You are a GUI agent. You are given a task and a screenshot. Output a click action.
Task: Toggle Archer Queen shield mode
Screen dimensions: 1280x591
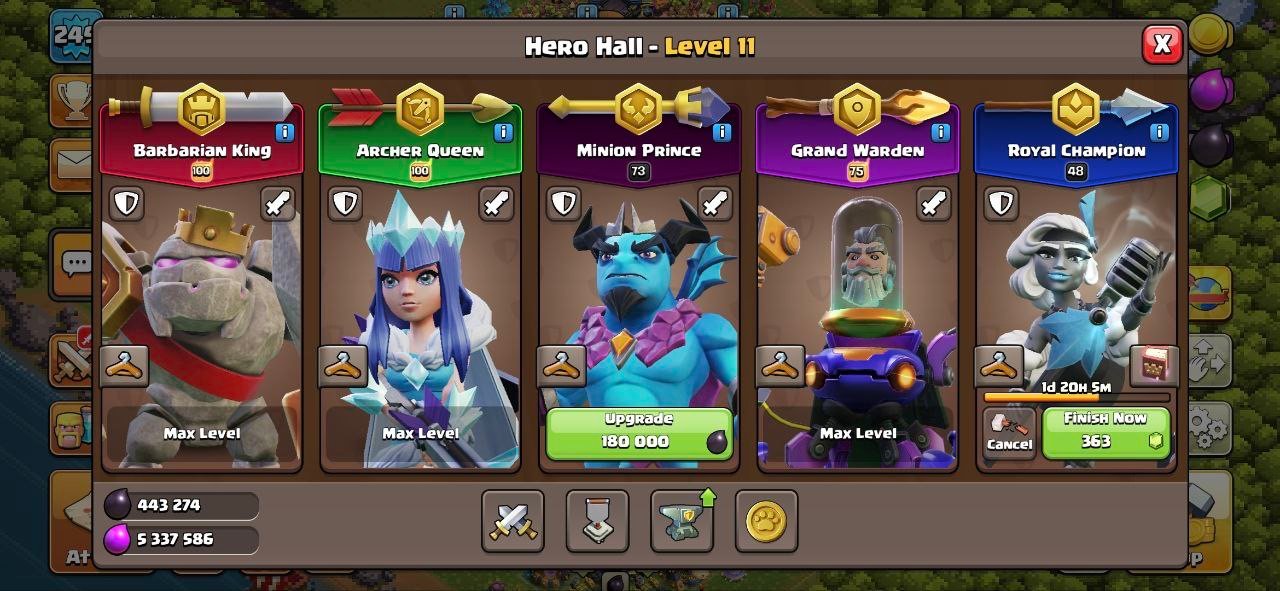[345, 204]
